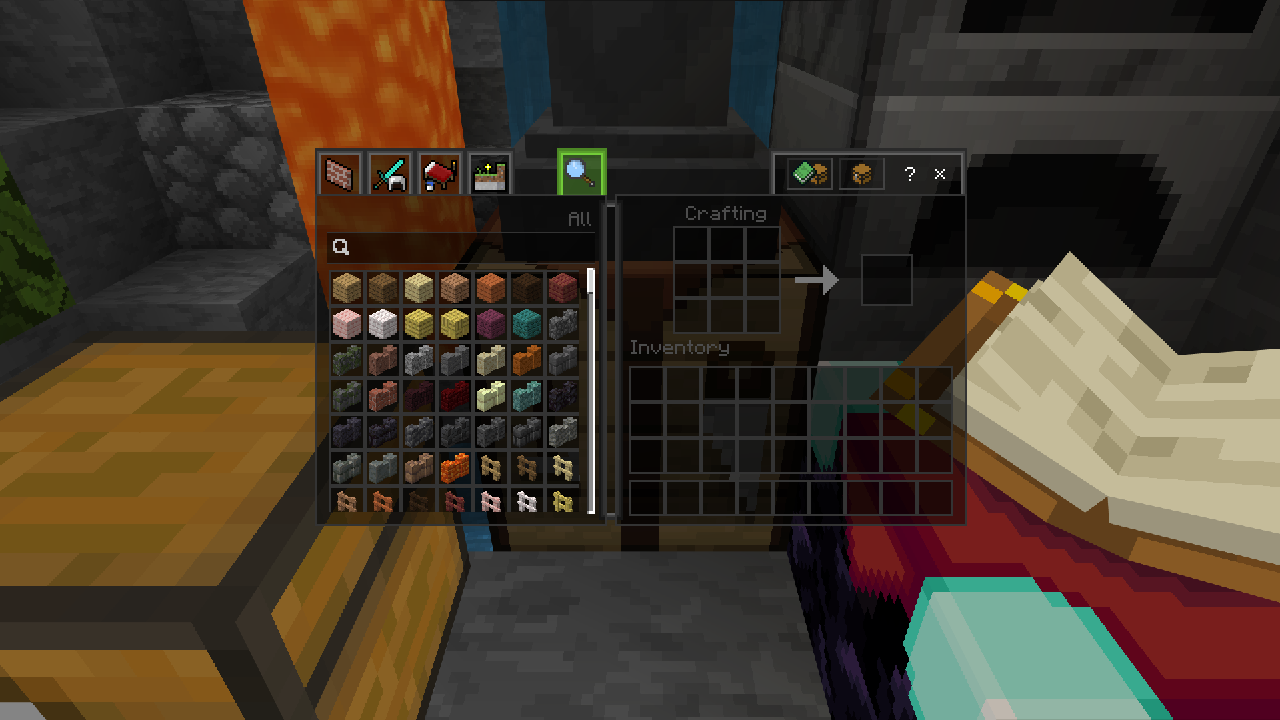This screenshot has width=1280, height=720.
Task: Select the Nature tab with the grass block
Action: [x=489, y=174]
